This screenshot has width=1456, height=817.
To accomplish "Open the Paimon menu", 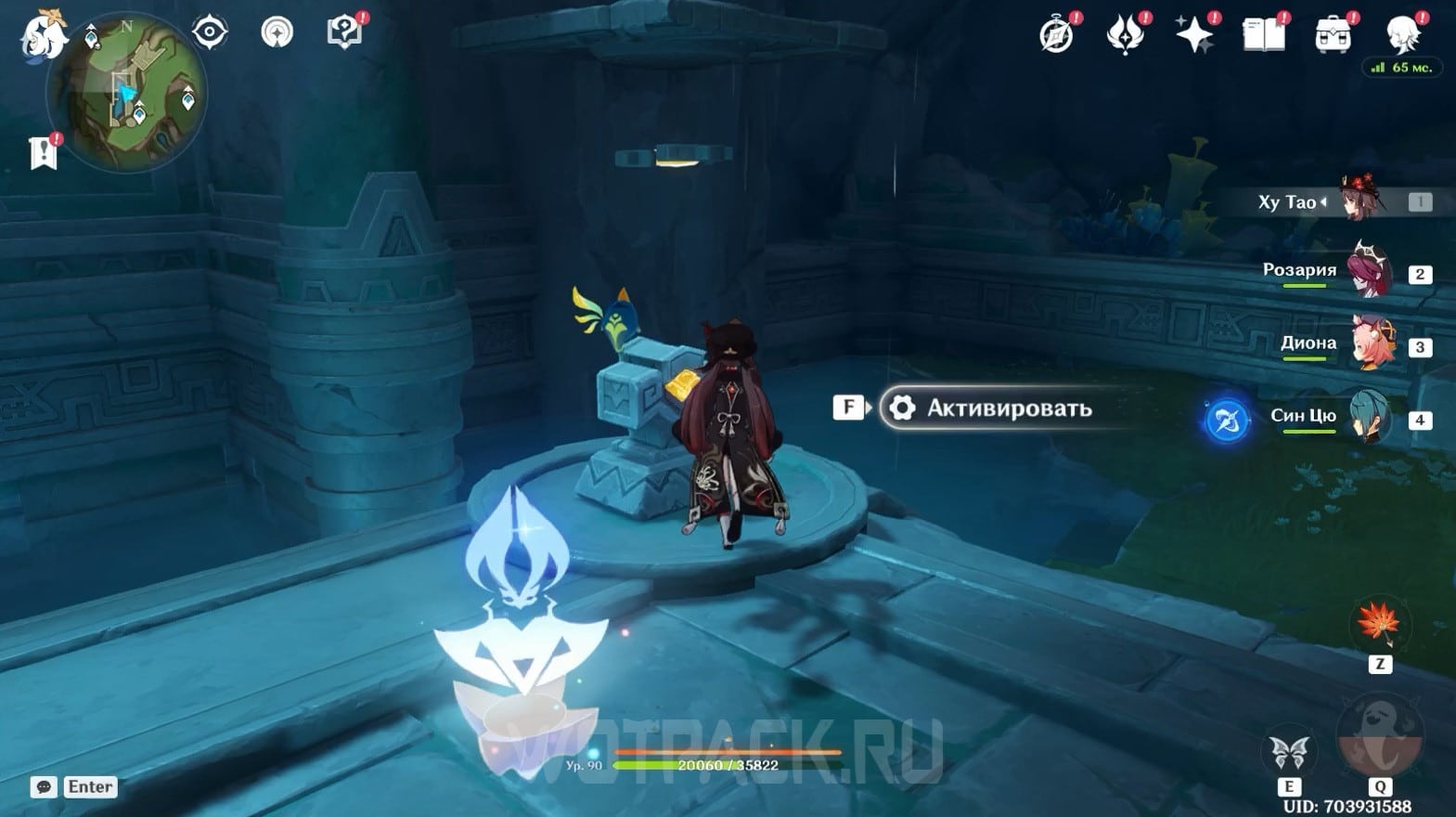I will [43, 35].
